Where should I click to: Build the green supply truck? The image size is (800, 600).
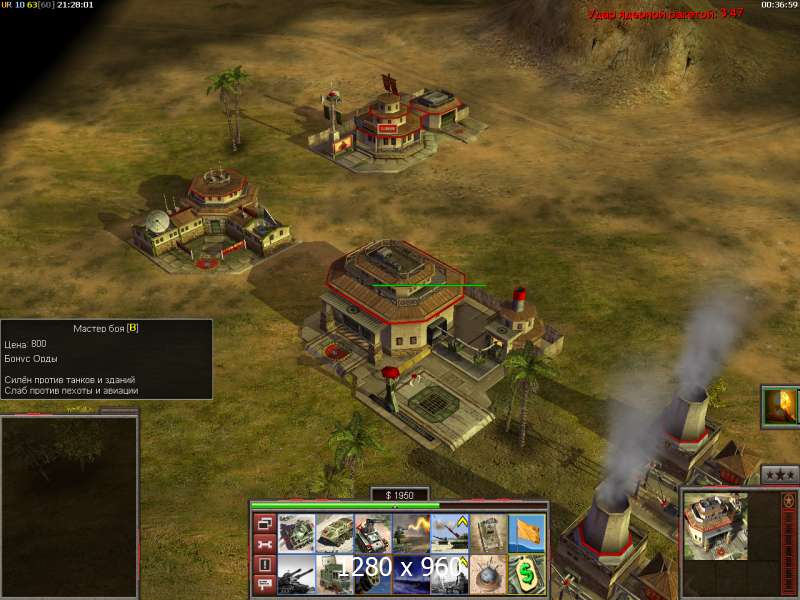pyautogui.click(x=334, y=573)
